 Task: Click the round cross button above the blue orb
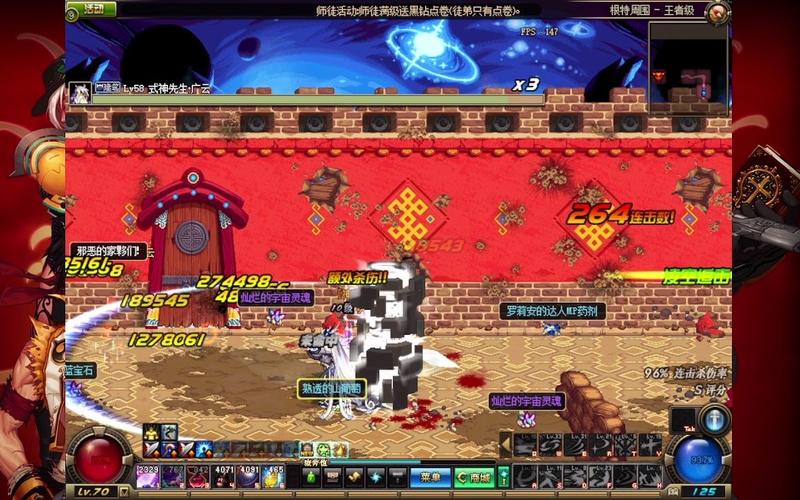click(714, 417)
